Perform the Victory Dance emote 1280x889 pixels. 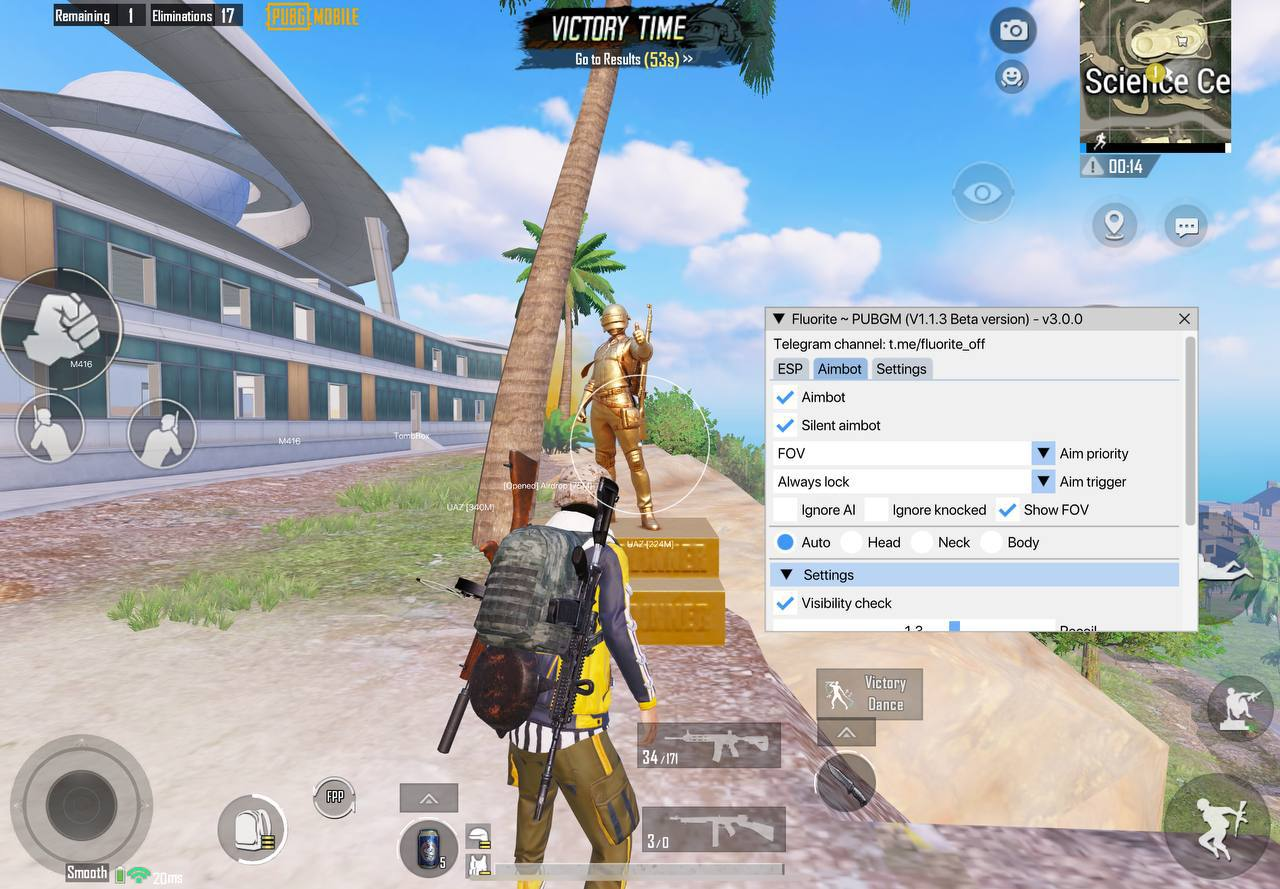869,693
